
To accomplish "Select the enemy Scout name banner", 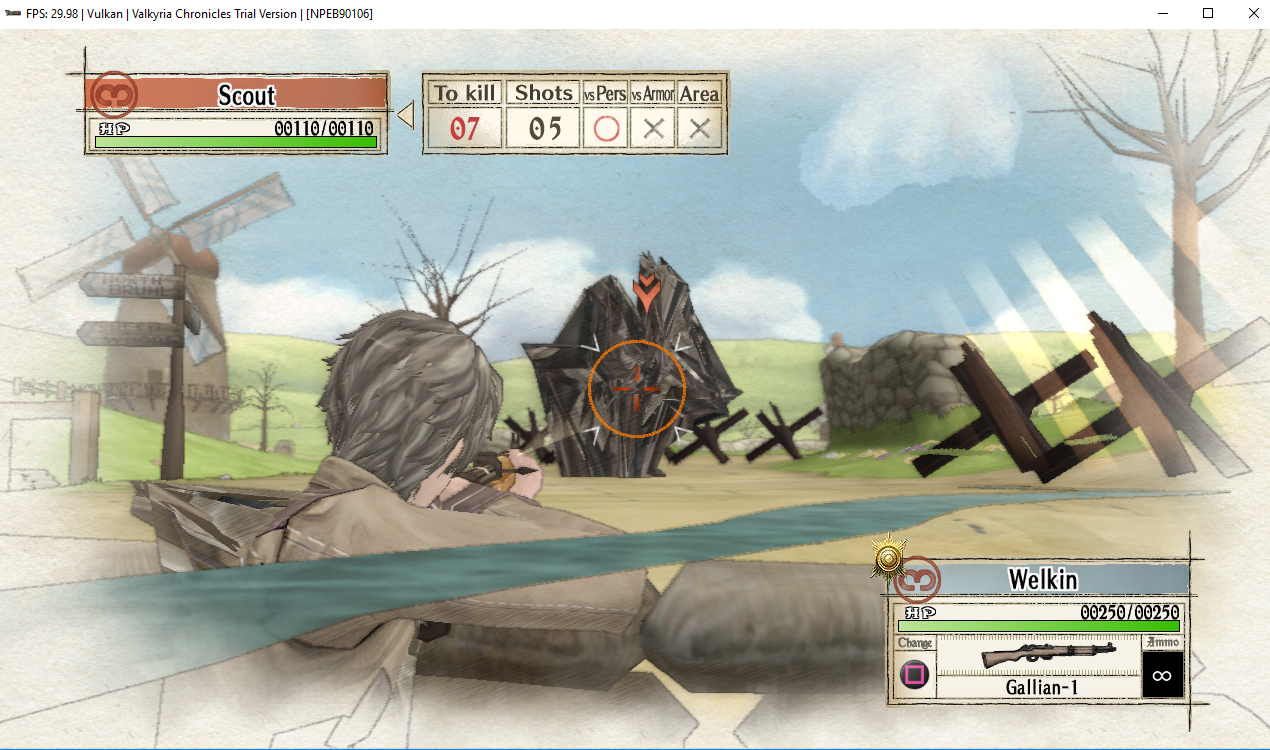I will click(246, 95).
